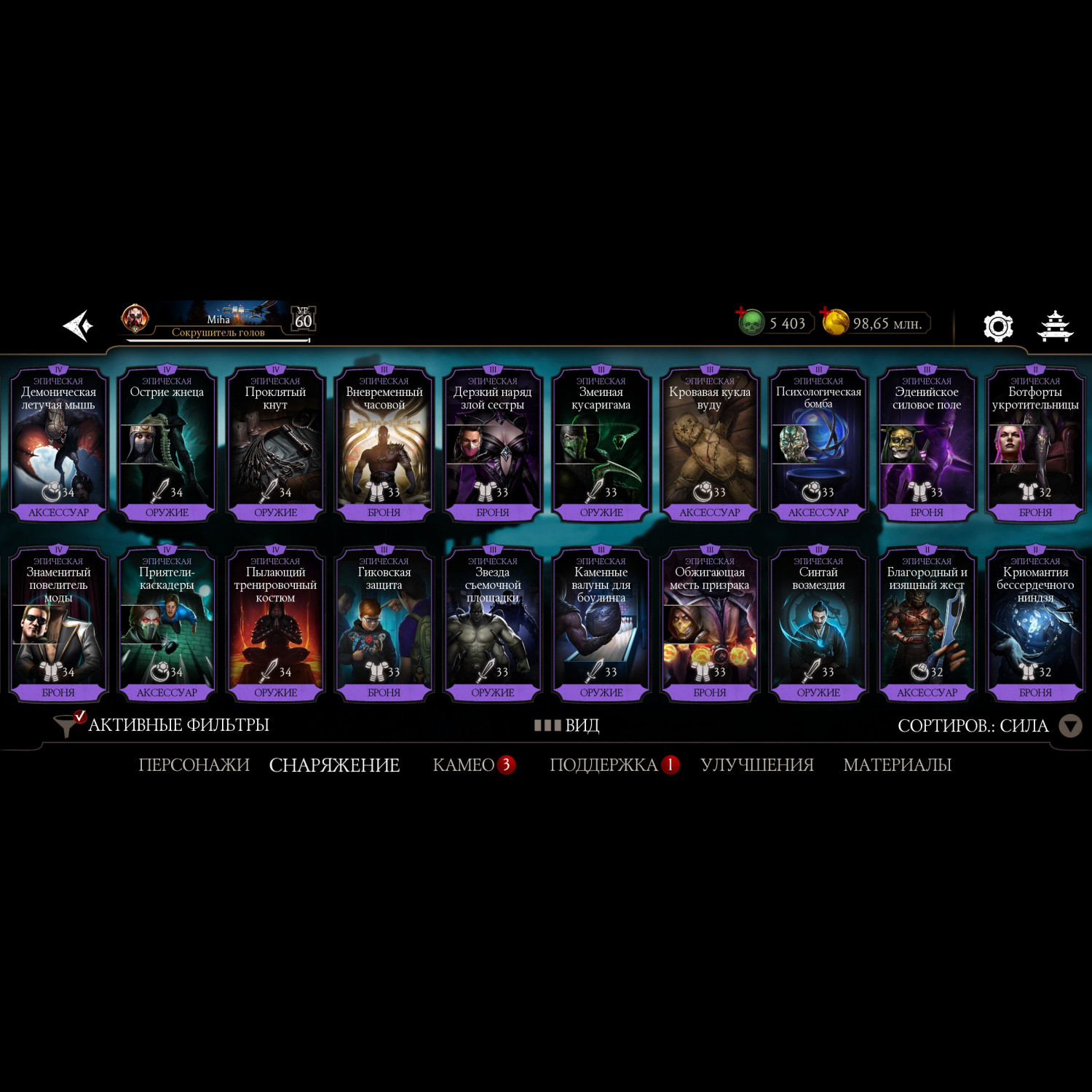Open the settings gear icon
Screen dimensions: 1092x1092
click(997, 326)
